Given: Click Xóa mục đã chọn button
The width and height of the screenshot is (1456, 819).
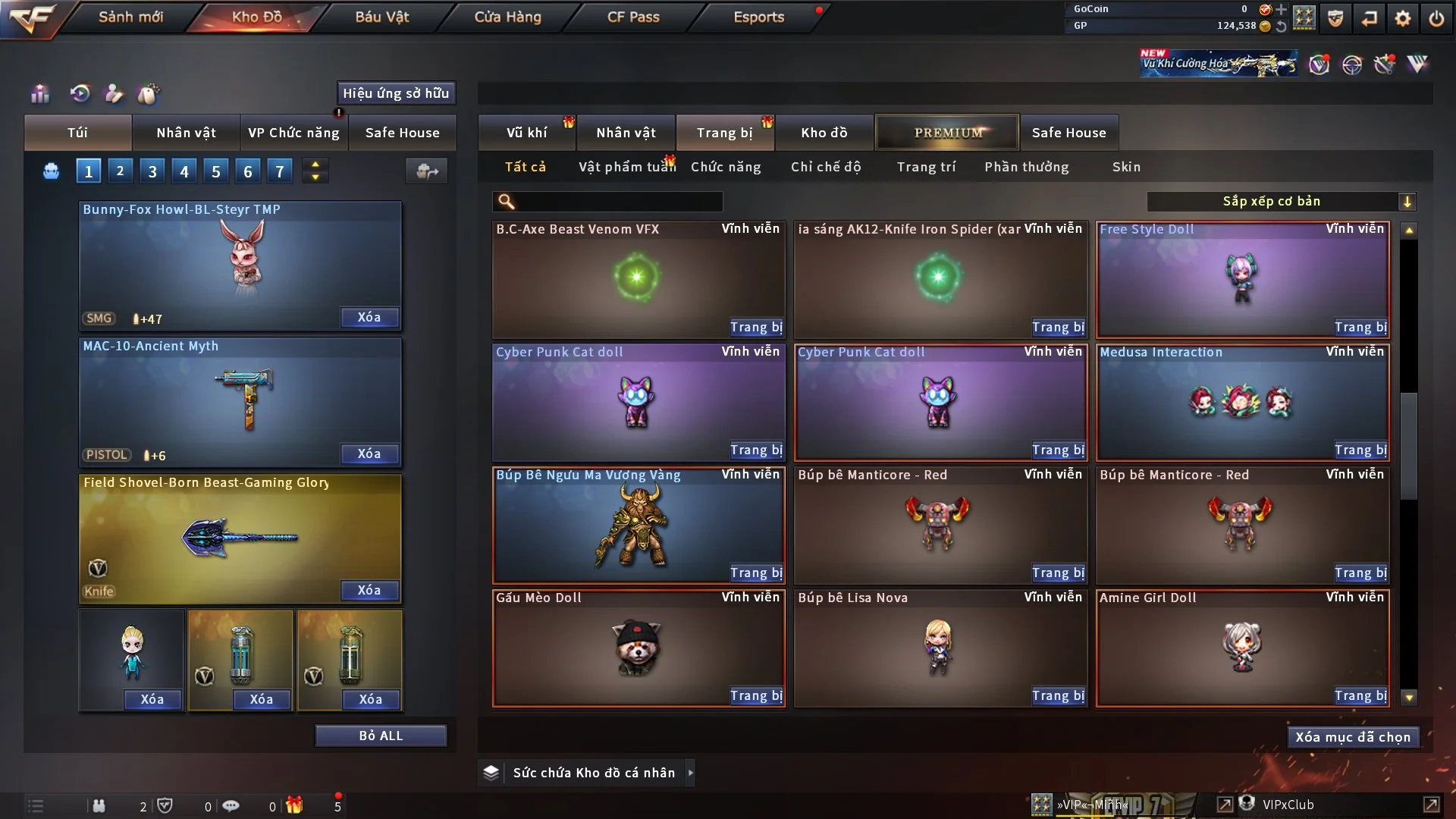Looking at the screenshot, I should [1353, 737].
